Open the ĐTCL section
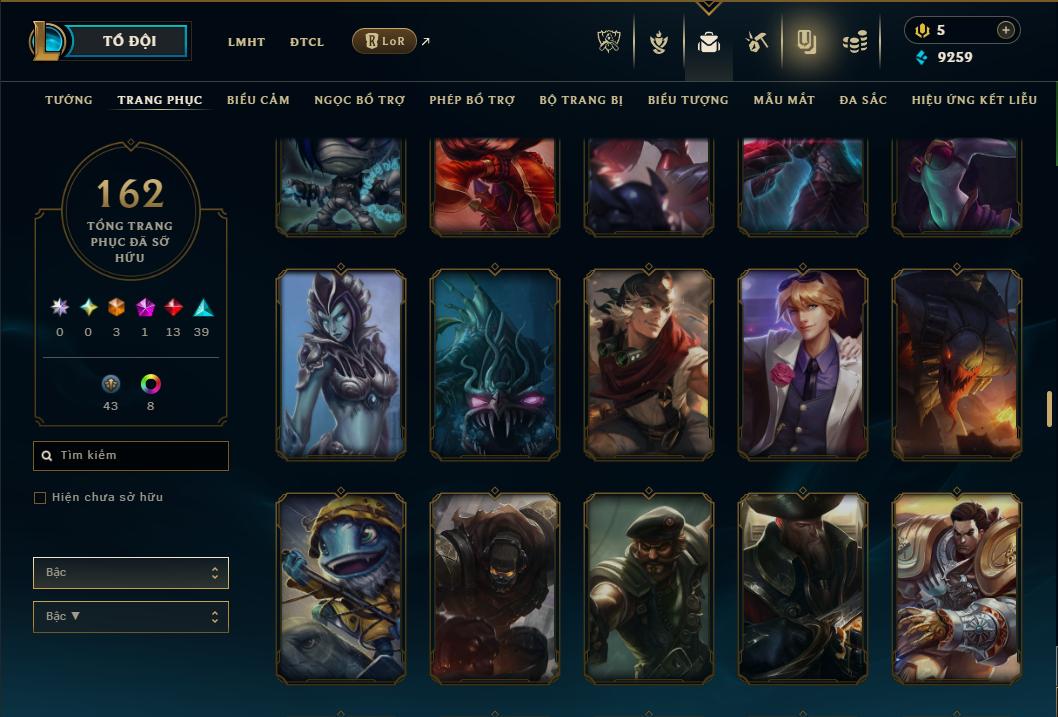 pos(307,42)
